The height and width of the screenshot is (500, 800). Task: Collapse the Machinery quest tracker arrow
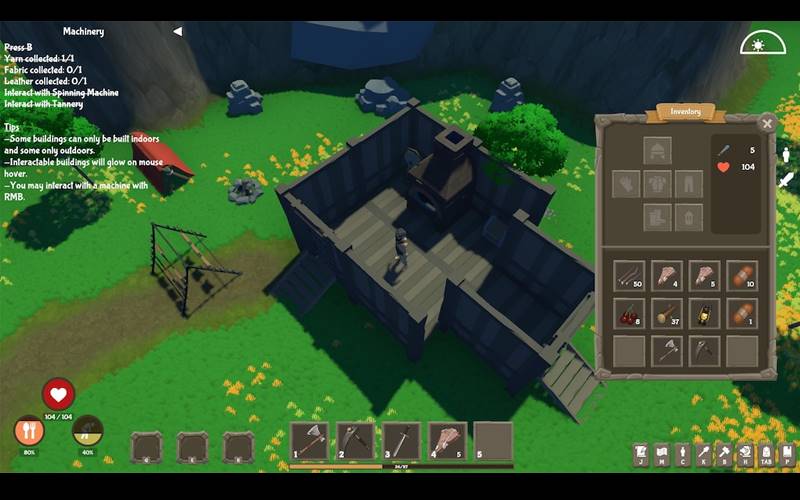177,31
